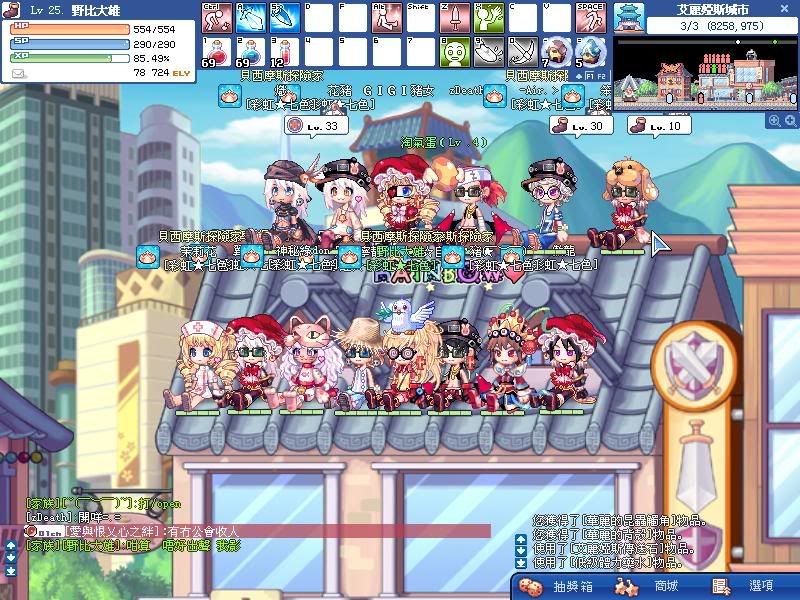Jump to bottom of the system message log
800x600 pixels.
(x=521, y=564)
